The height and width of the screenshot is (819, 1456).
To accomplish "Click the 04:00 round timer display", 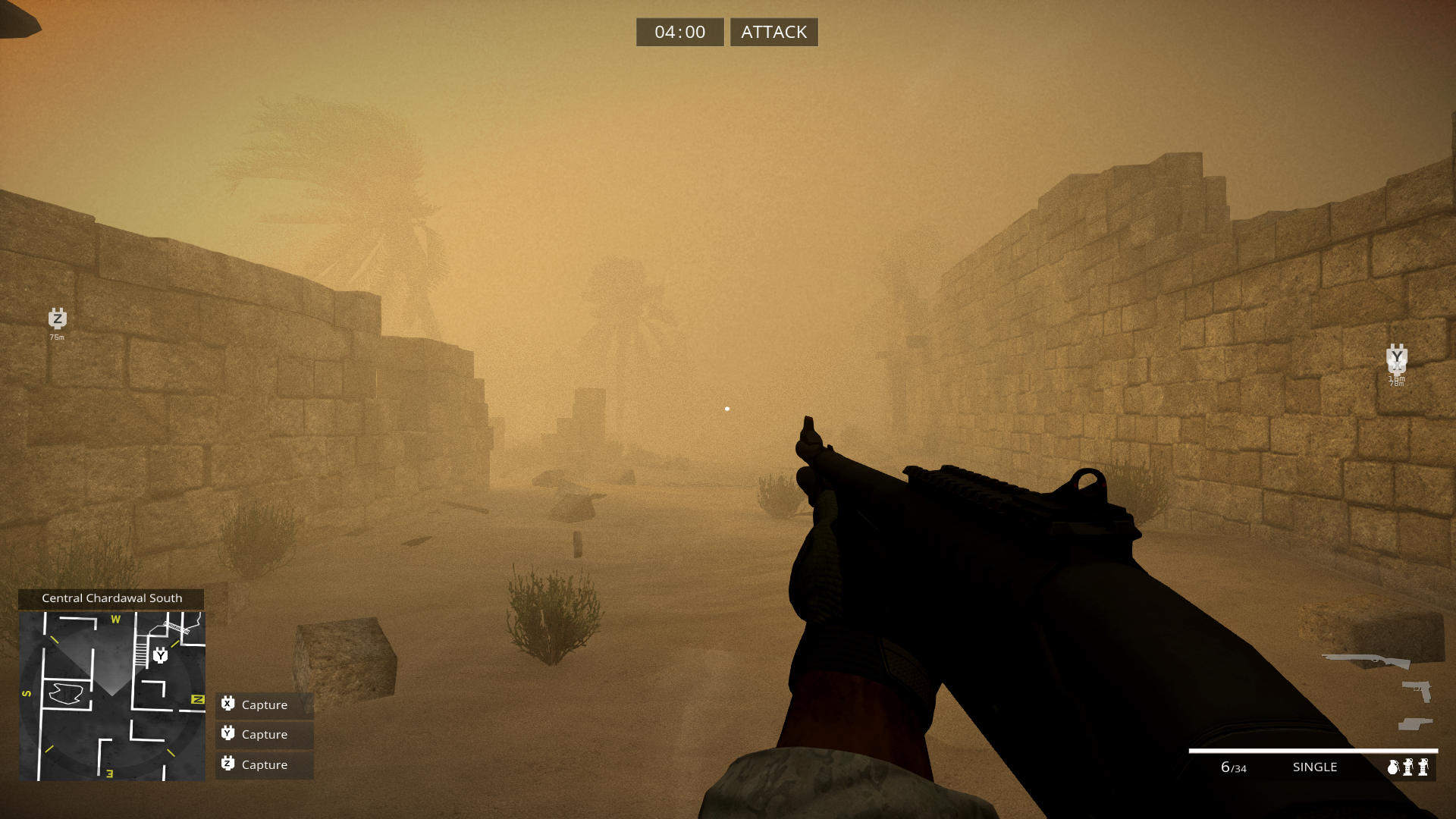I will point(679,32).
